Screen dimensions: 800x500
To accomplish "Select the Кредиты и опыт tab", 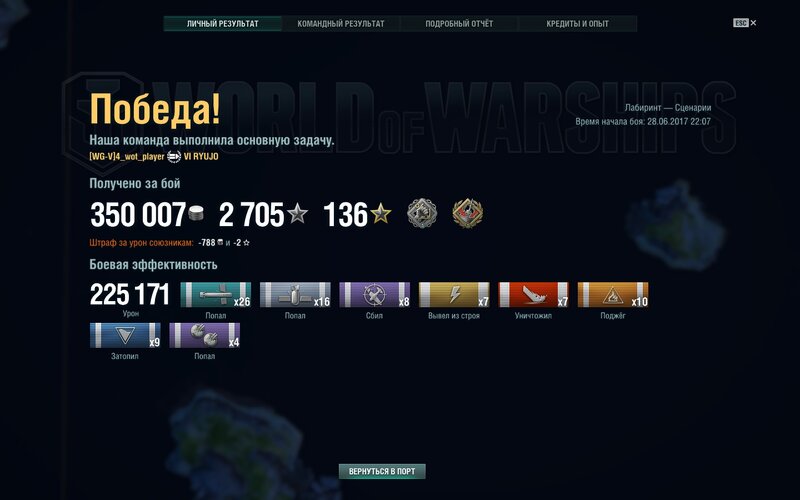I will 577,23.
